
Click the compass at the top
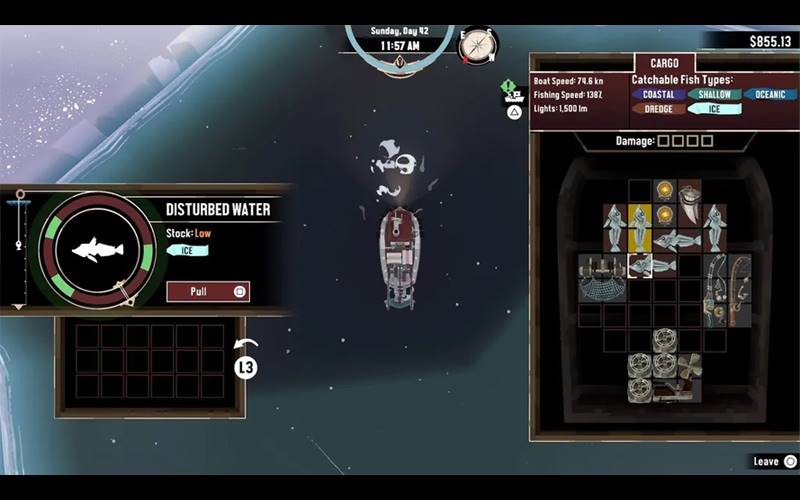tap(477, 44)
